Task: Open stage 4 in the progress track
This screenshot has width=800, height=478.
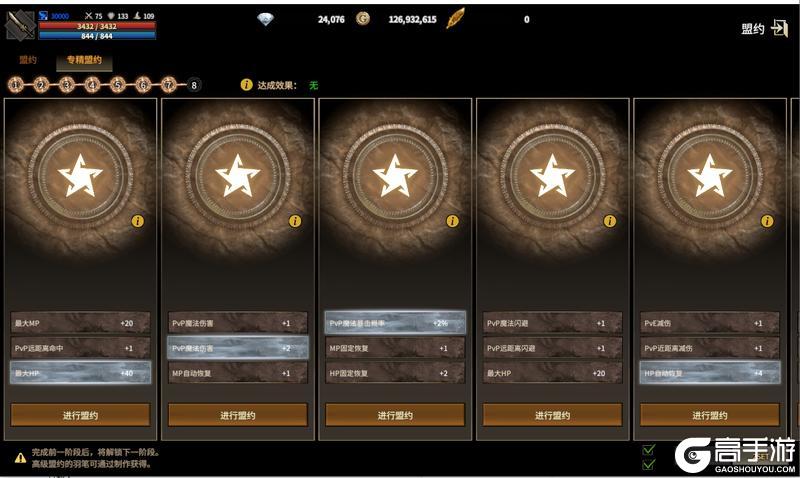Action: click(92, 85)
